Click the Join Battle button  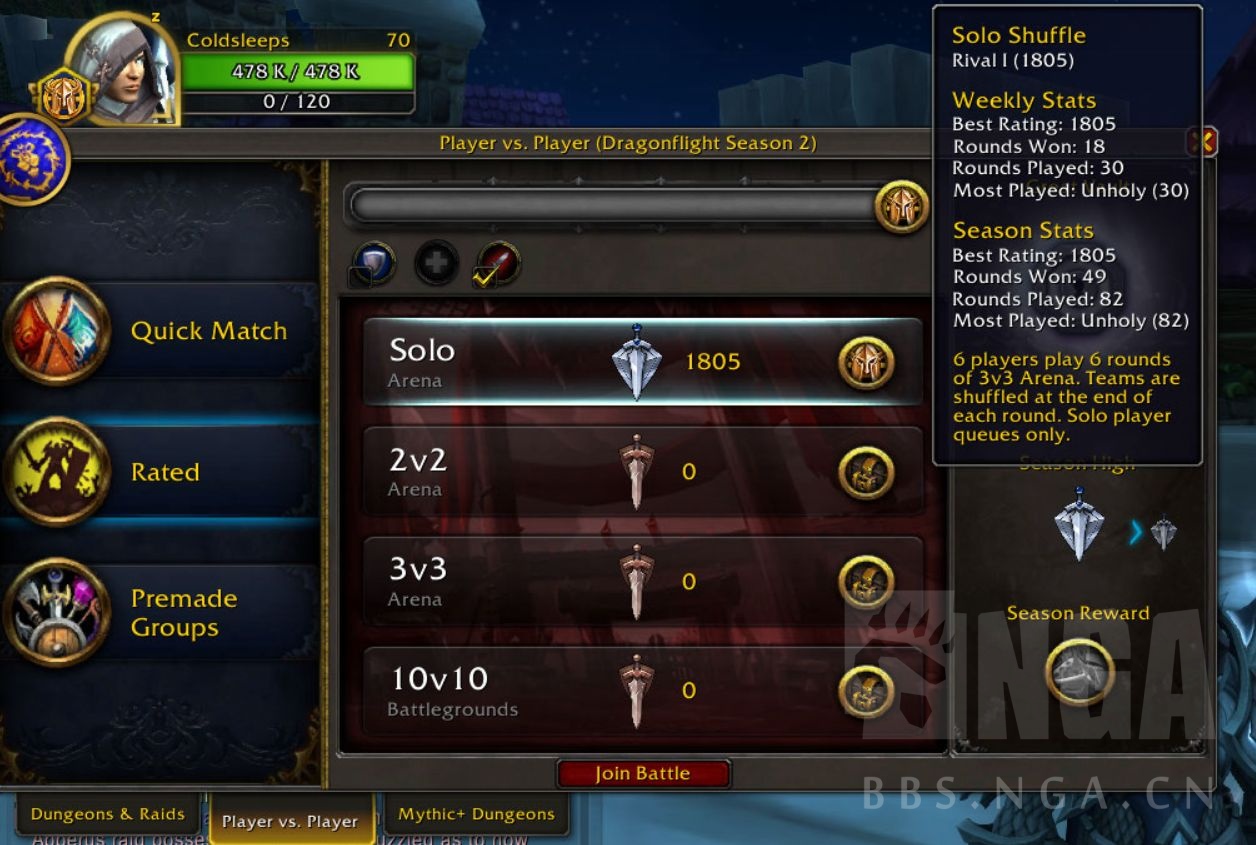point(643,773)
